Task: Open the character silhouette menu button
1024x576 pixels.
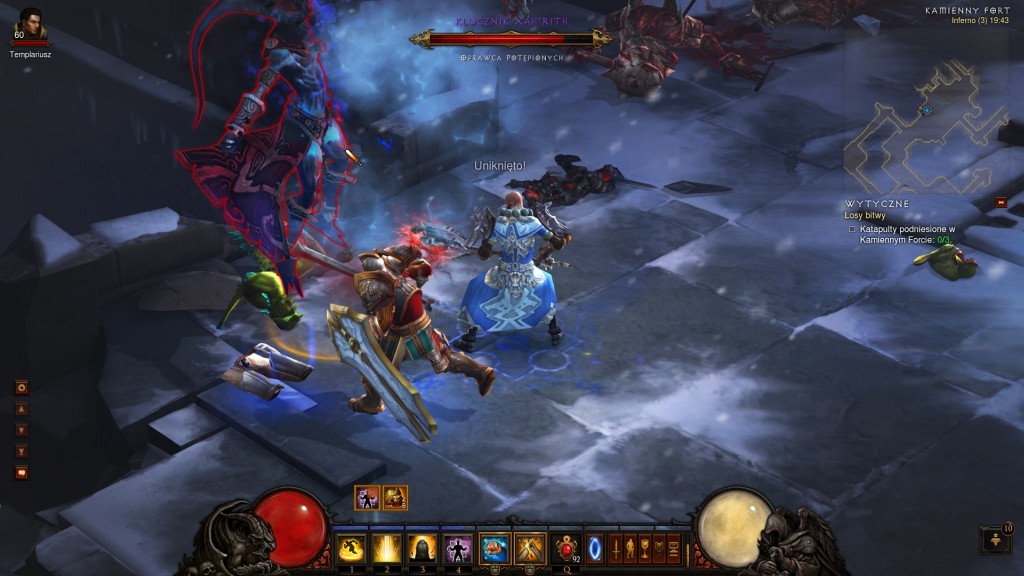Action: (x=630, y=549)
